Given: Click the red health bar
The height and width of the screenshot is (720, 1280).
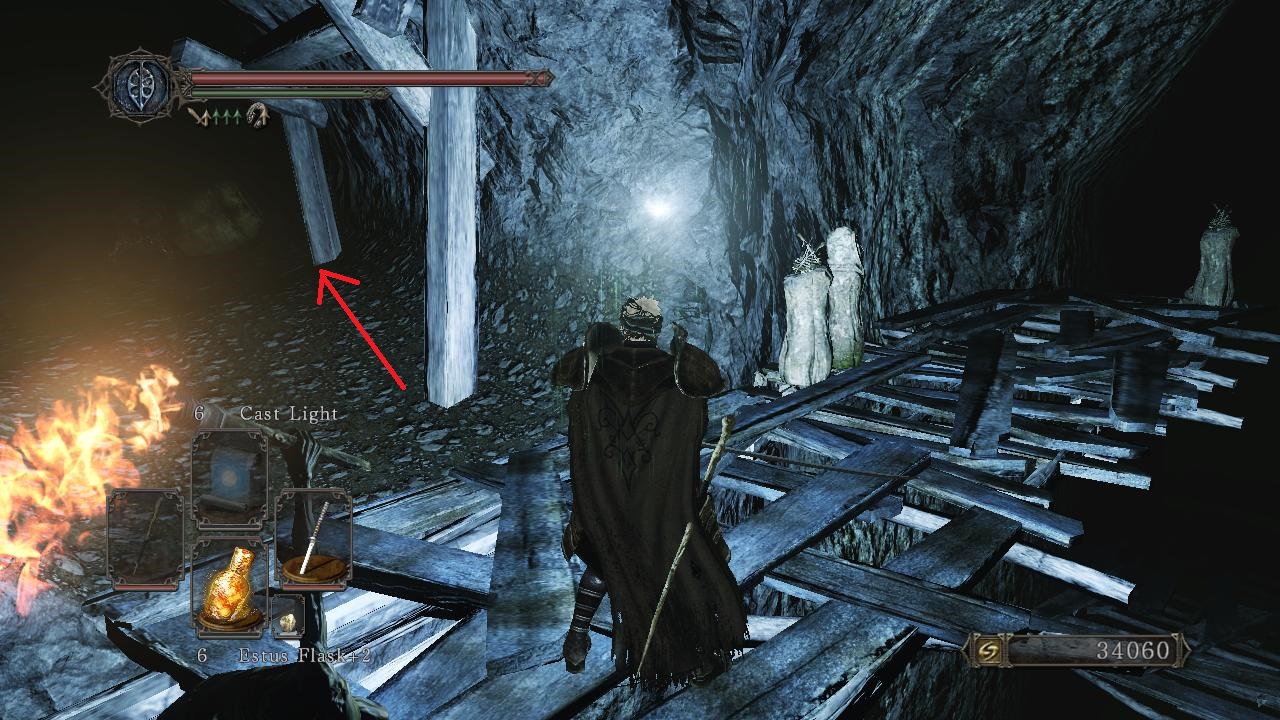Looking at the screenshot, I should click(x=360, y=77).
